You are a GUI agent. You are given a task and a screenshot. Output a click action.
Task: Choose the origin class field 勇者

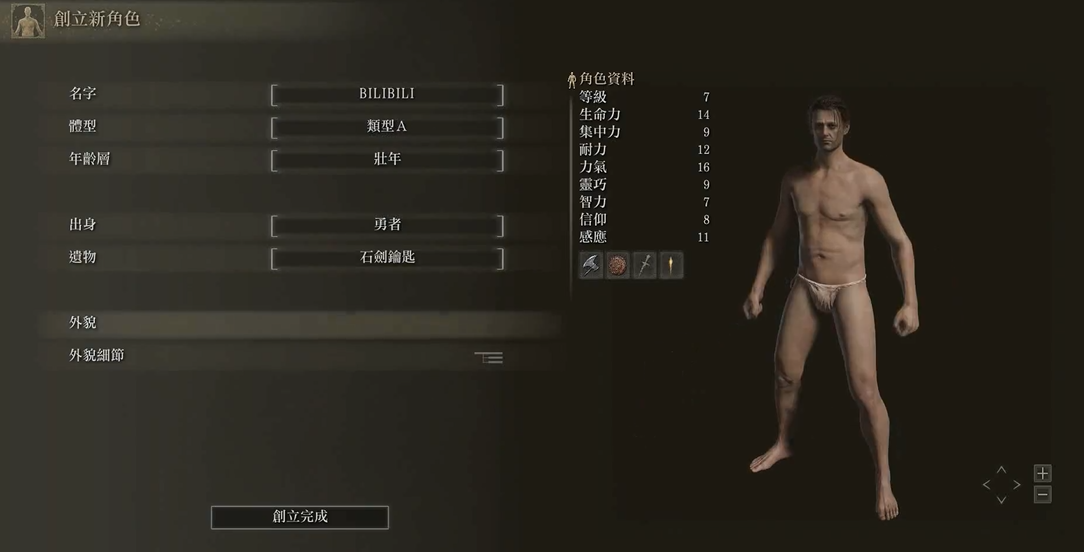pyautogui.click(x=387, y=225)
